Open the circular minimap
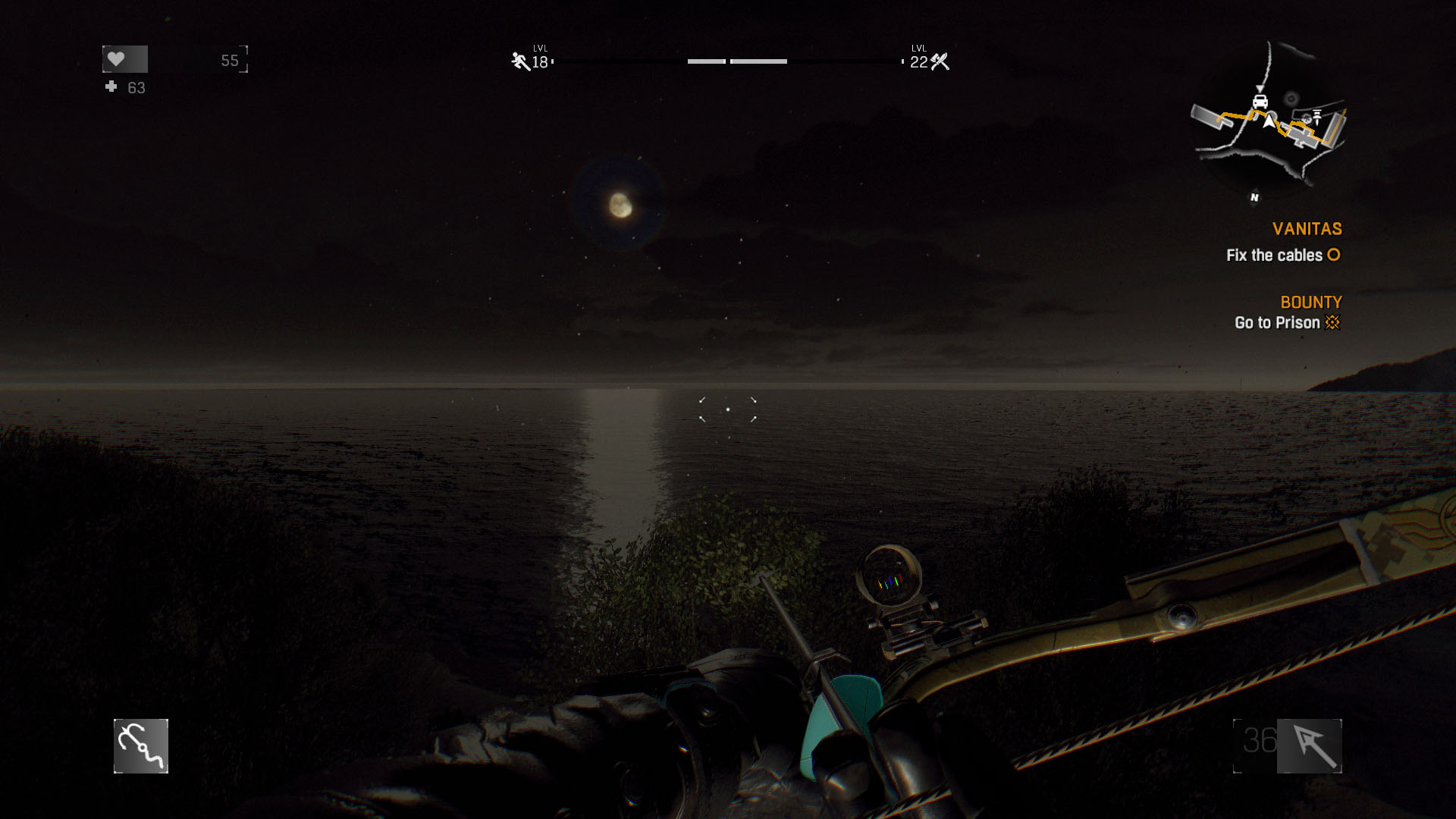This screenshot has height=819, width=1456. tap(1269, 121)
